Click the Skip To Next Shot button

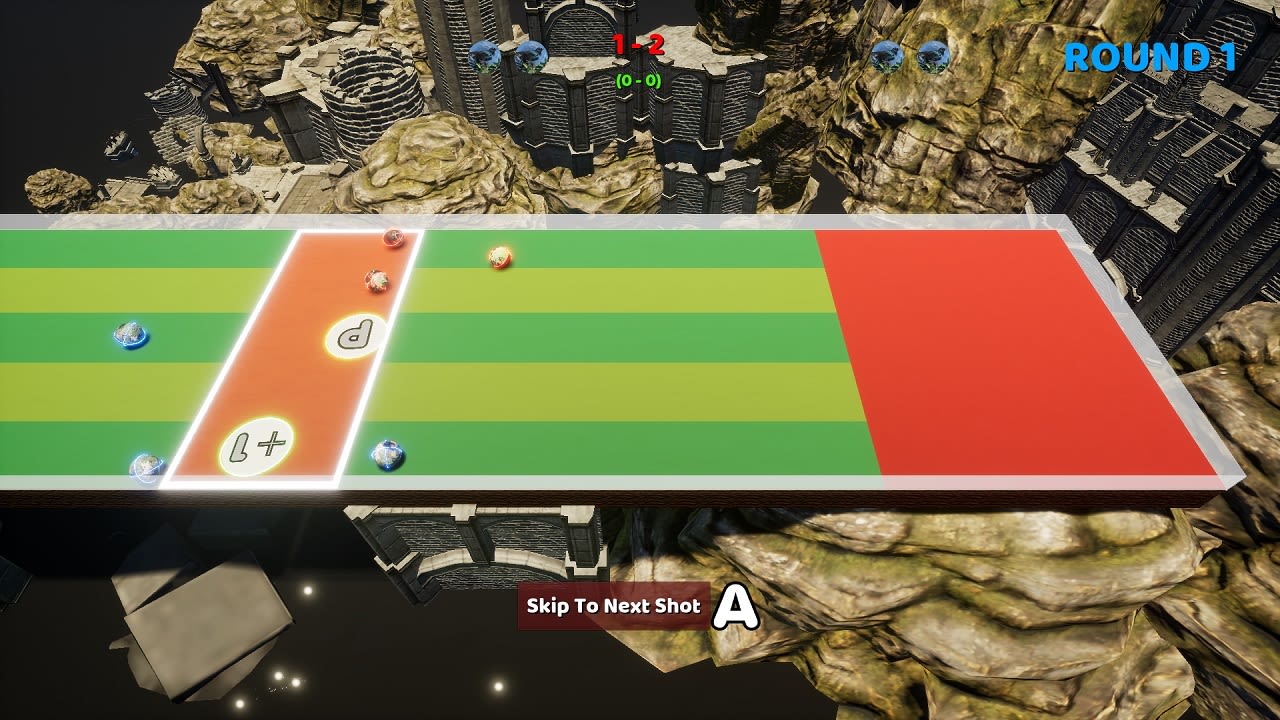[611, 605]
